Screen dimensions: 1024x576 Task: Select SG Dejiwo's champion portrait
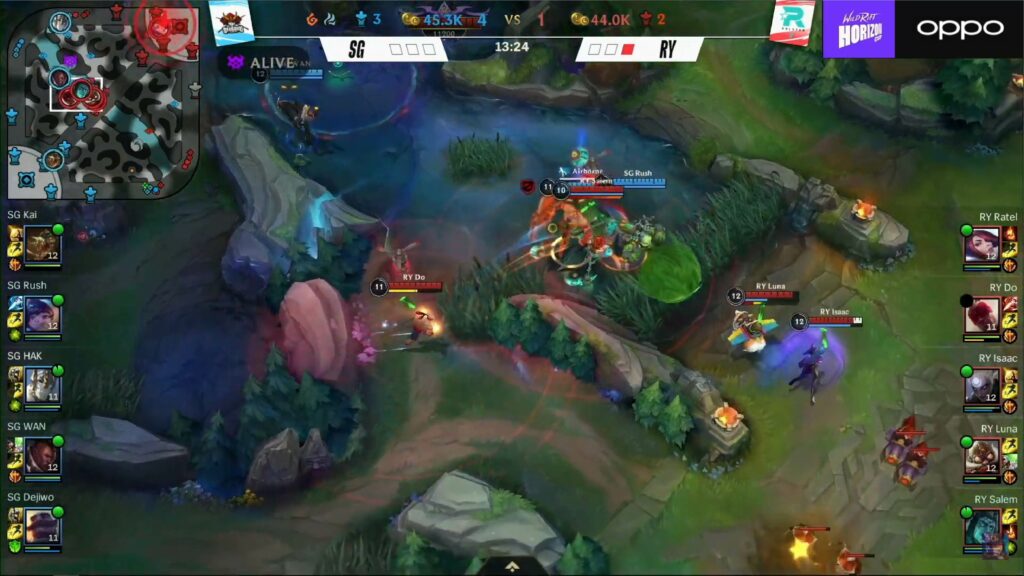click(43, 526)
